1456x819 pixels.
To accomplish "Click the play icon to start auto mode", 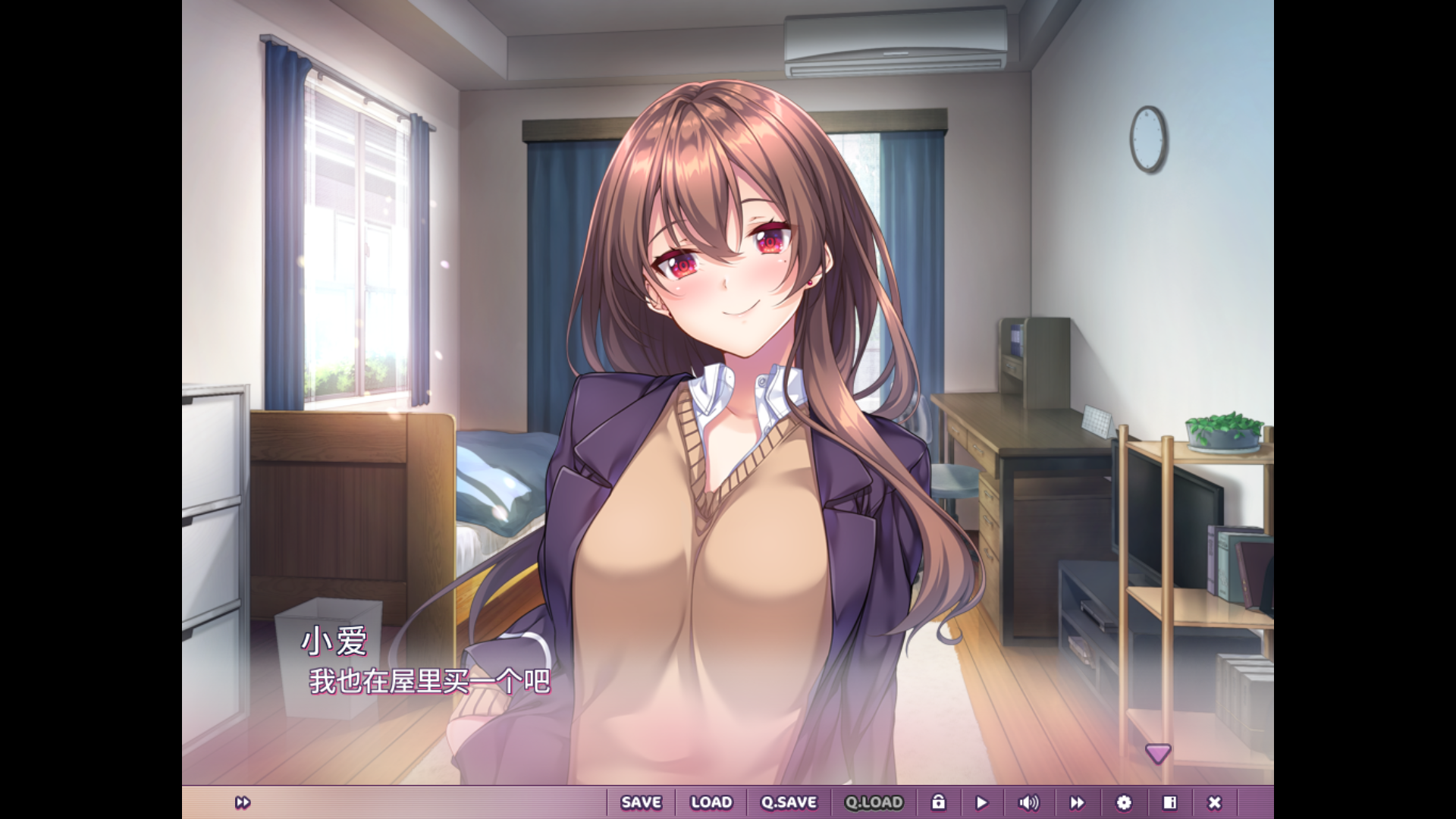I will pyautogui.click(x=982, y=802).
